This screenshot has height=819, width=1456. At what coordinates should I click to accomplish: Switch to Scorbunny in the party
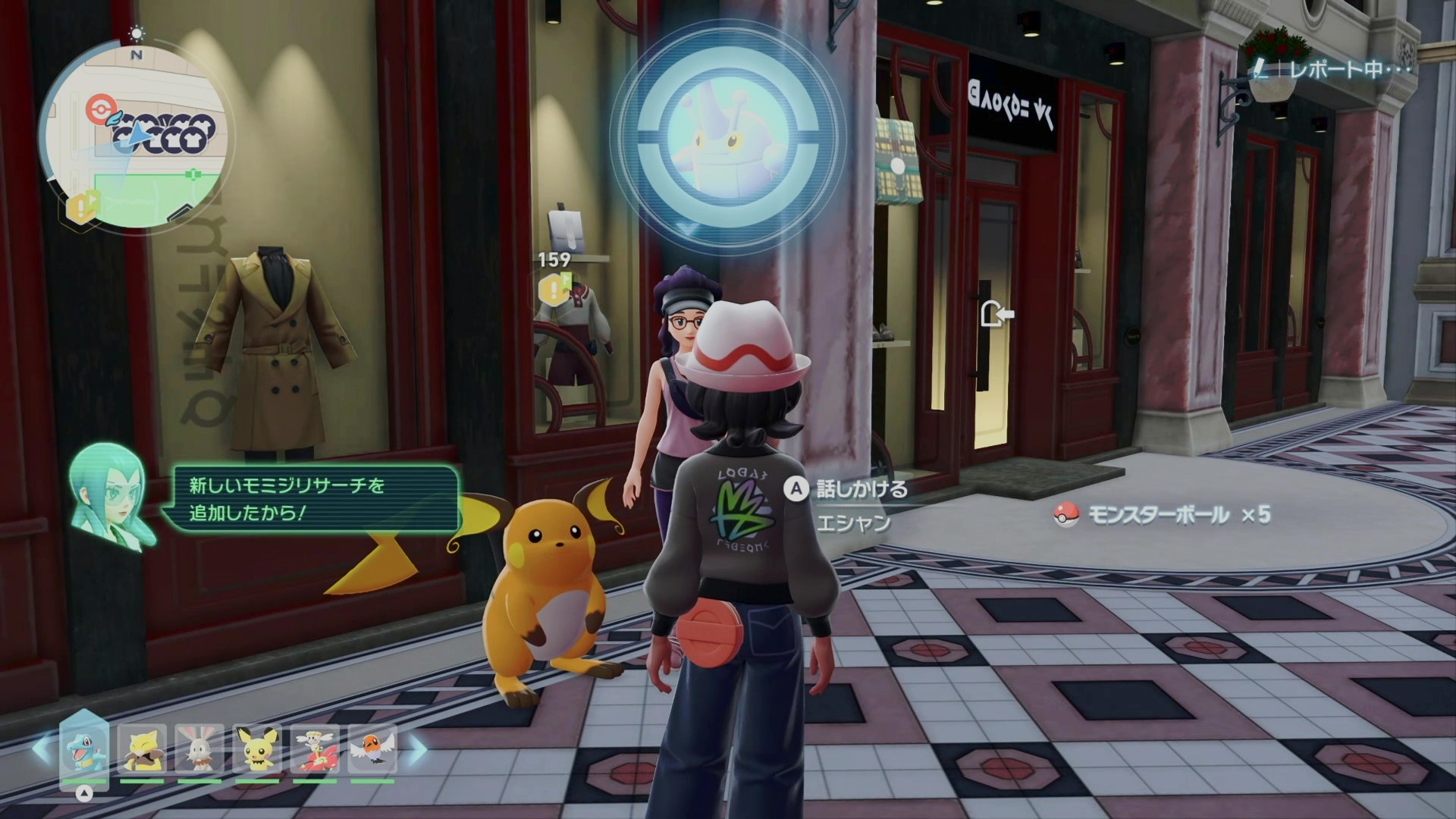coord(199,749)
